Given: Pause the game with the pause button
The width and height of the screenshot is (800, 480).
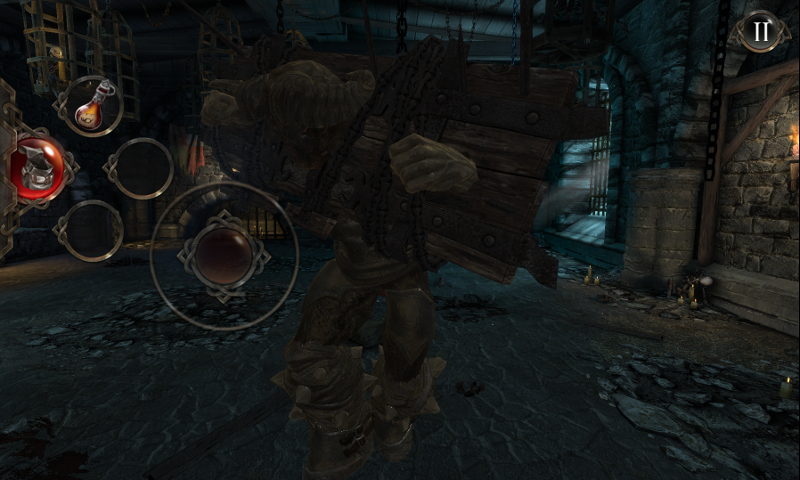Looking at the screenshot, I should [x=761, y=32].
